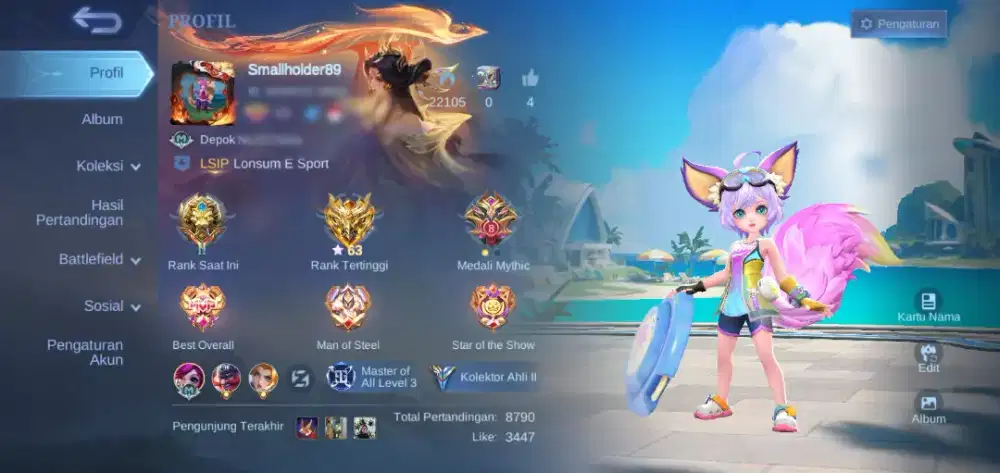Expand the Sosial menu section

pyautogui.click(x=110, y=306)
